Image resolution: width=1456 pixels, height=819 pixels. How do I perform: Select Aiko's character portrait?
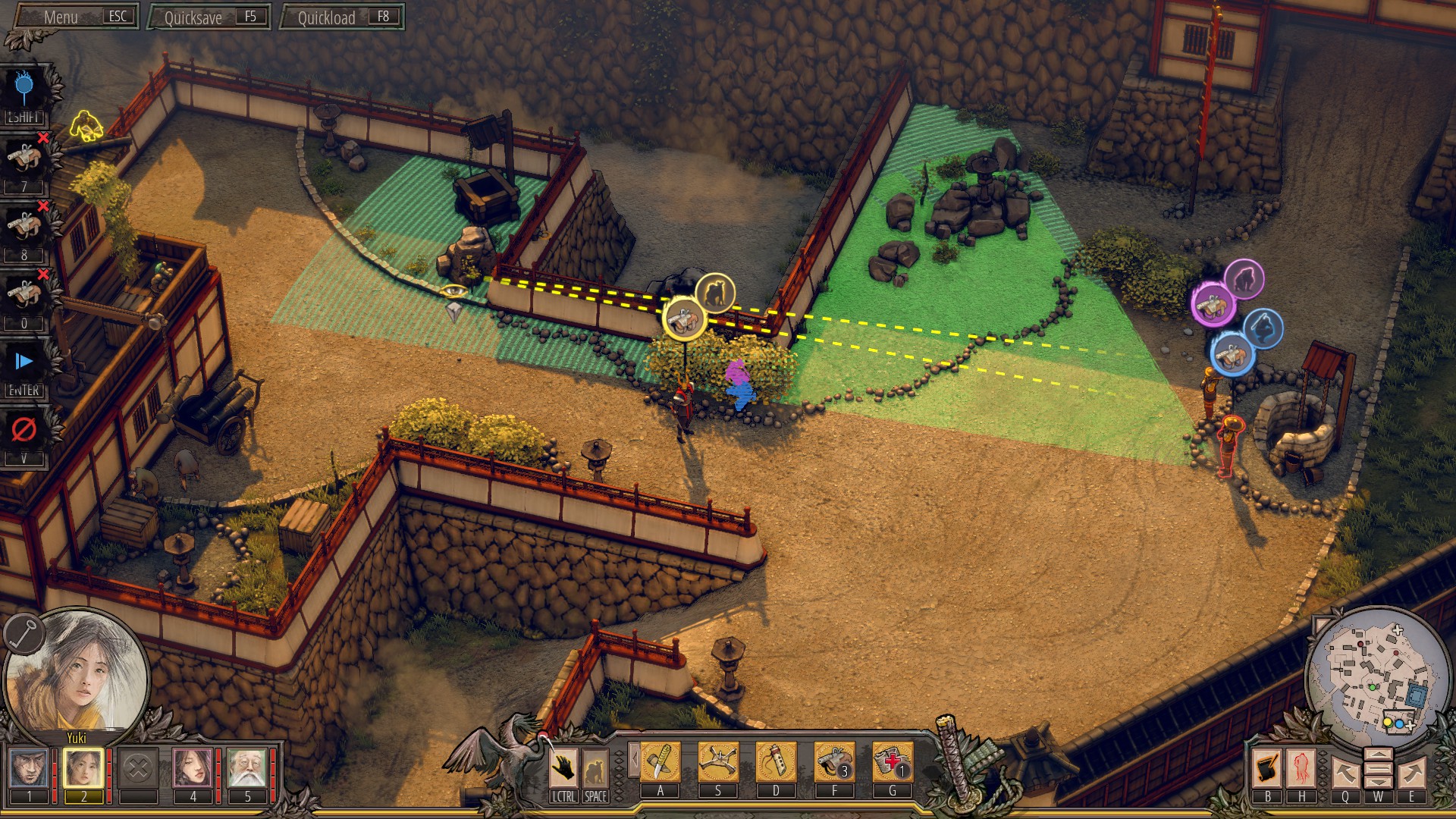pos(193,766)
